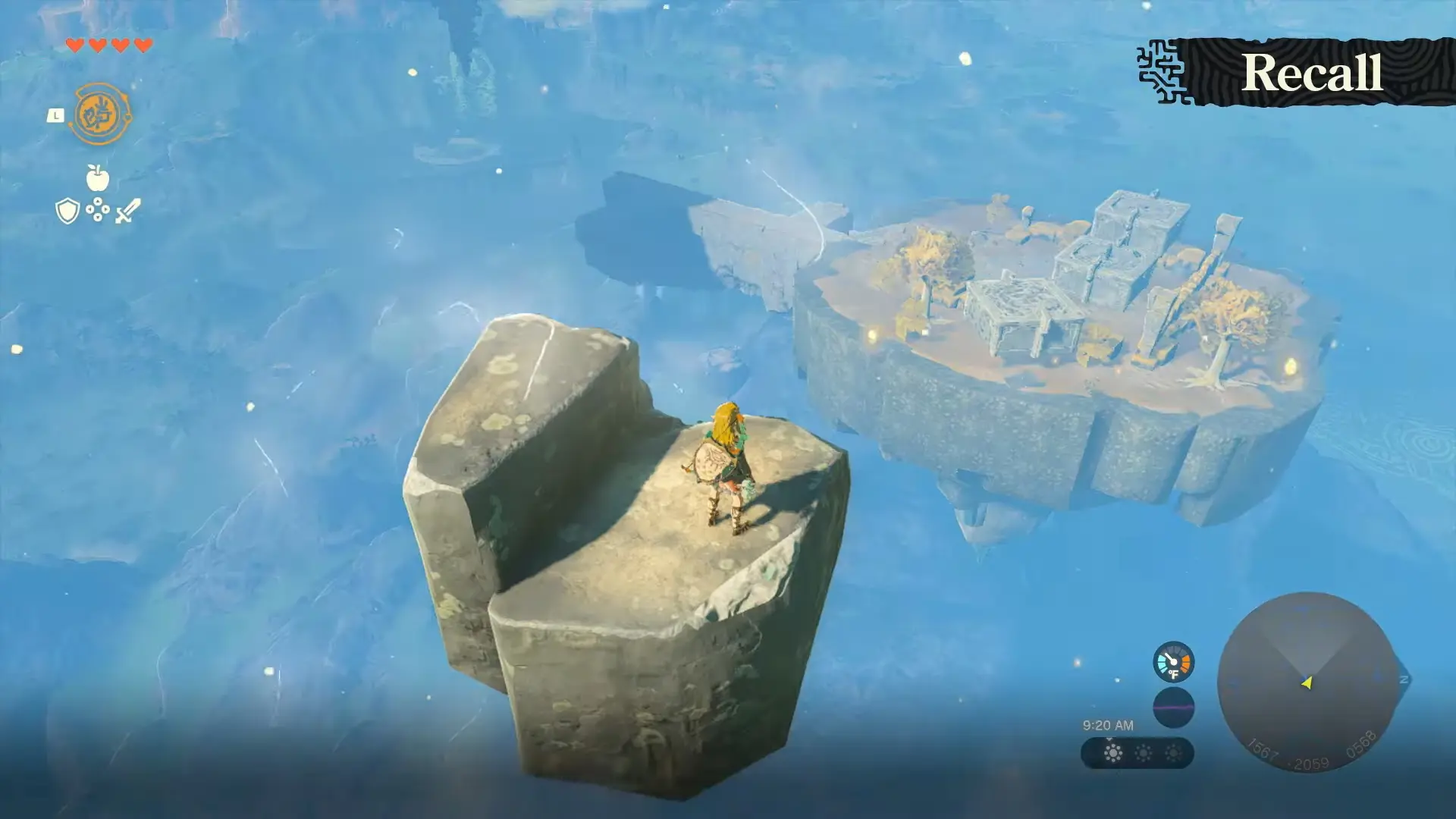Image resolution: width=1456 pixels, height=819 pixels.
Task: Toggle the first heart in the health bar
Action: [x=76, y=46]
